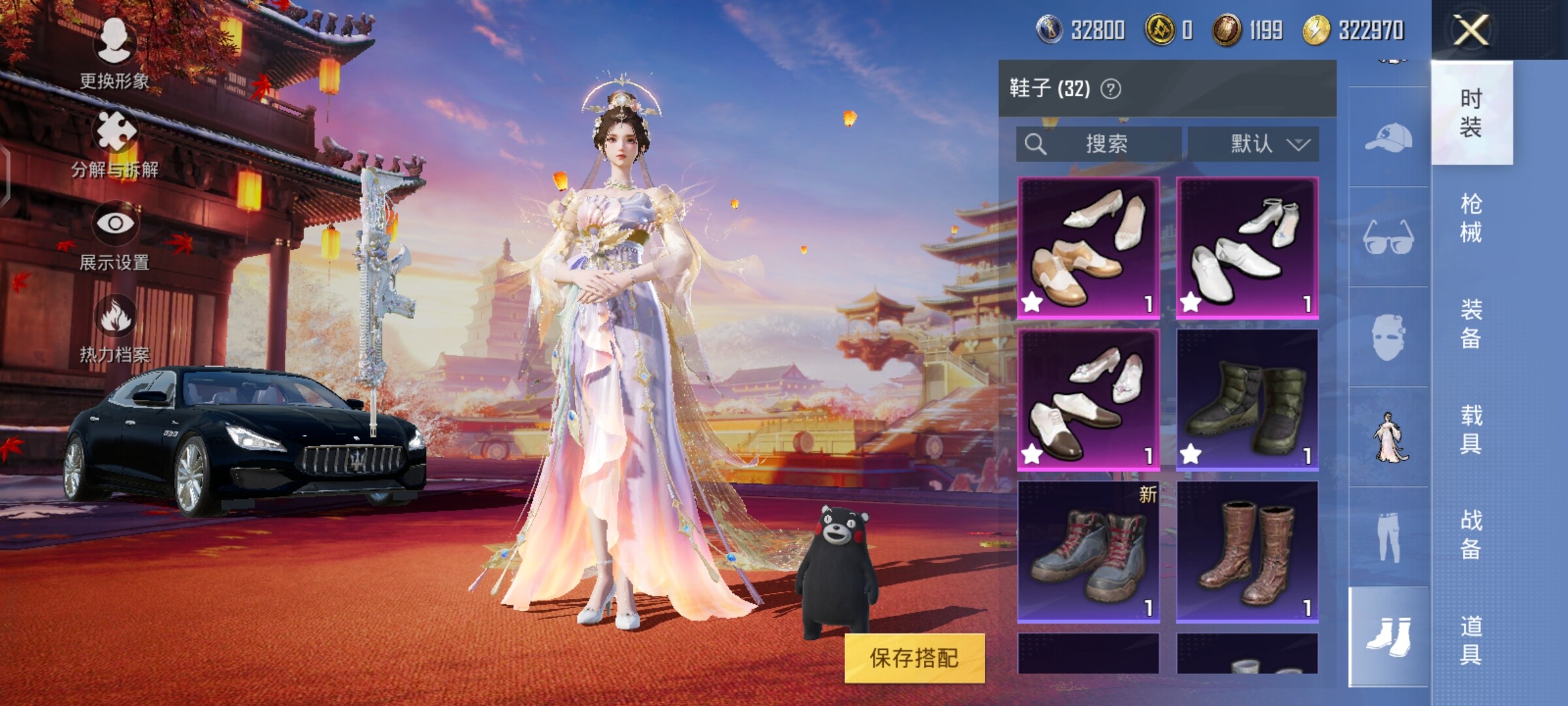Open the cap headwear category

pos(1388,137)
